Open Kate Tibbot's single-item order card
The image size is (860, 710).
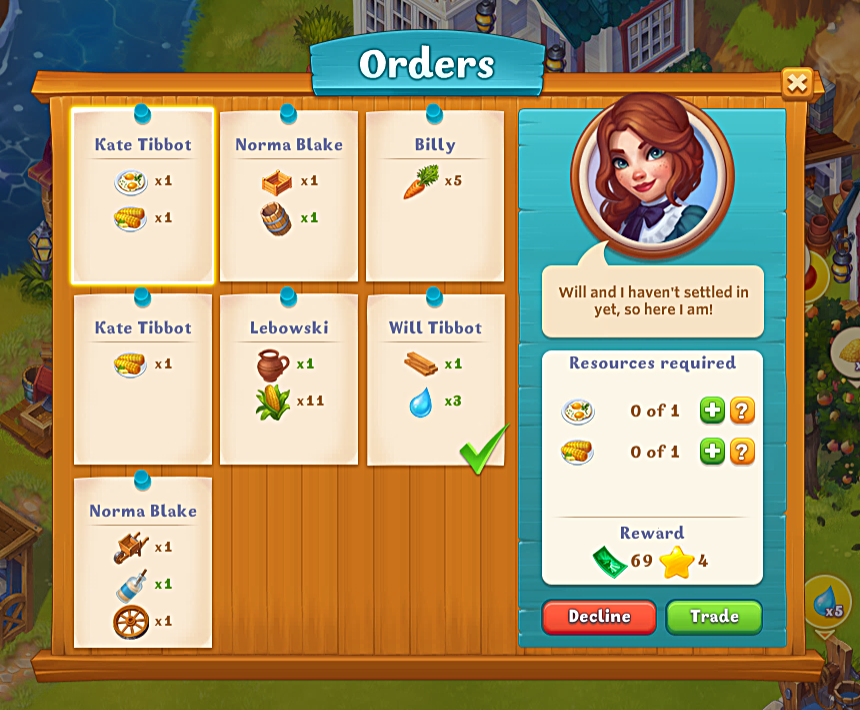pos(143,379)
